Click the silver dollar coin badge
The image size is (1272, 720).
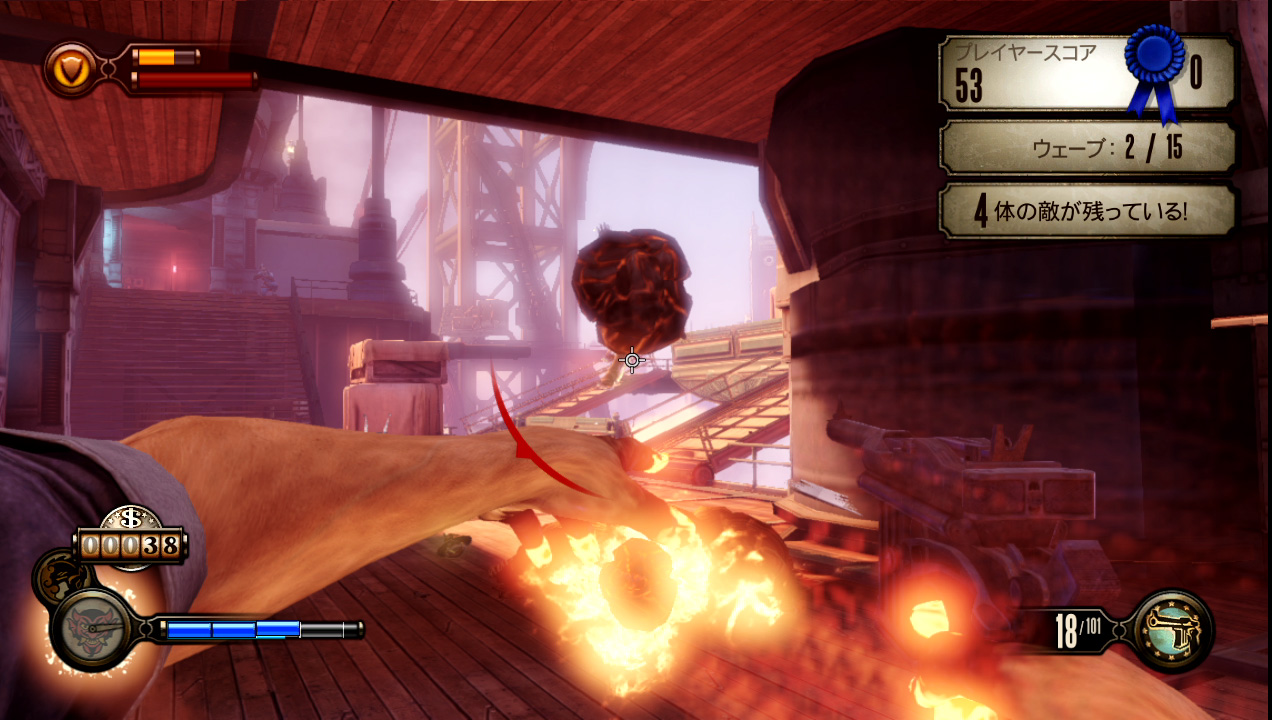pos(130,521)
